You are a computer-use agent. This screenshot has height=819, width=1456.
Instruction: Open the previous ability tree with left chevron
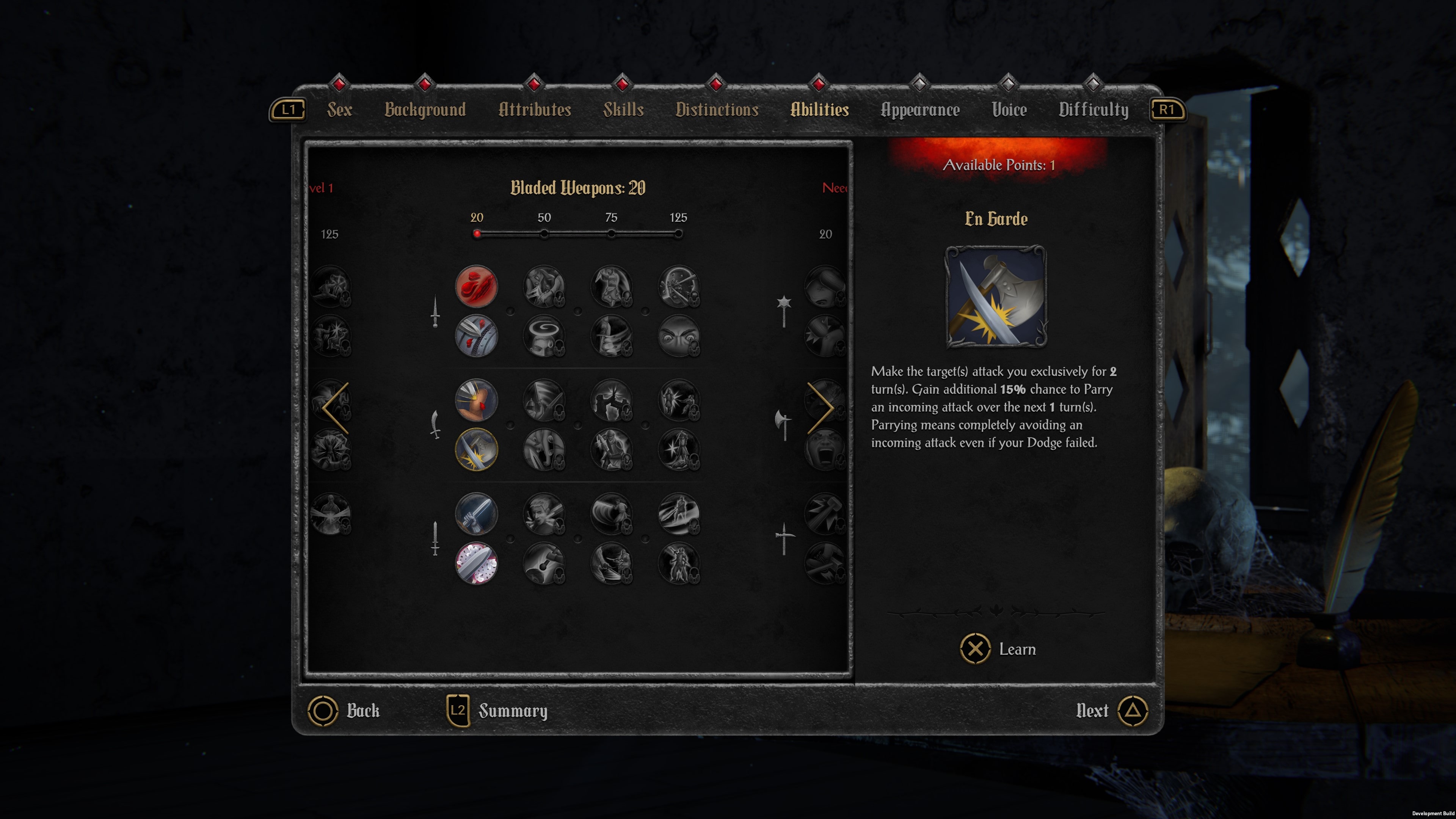(334, 408)
